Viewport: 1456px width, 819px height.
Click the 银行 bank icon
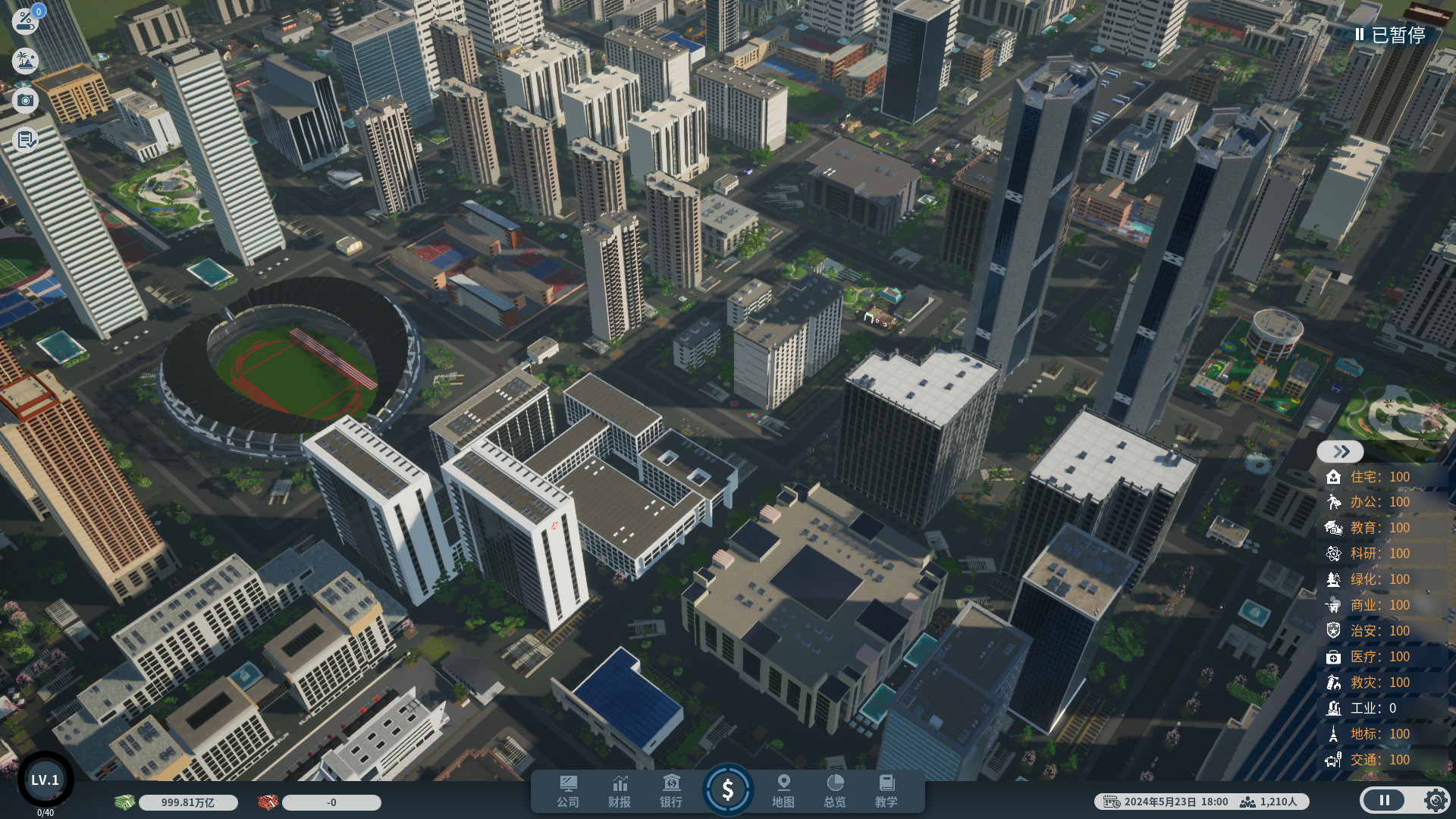pos(671,791)
